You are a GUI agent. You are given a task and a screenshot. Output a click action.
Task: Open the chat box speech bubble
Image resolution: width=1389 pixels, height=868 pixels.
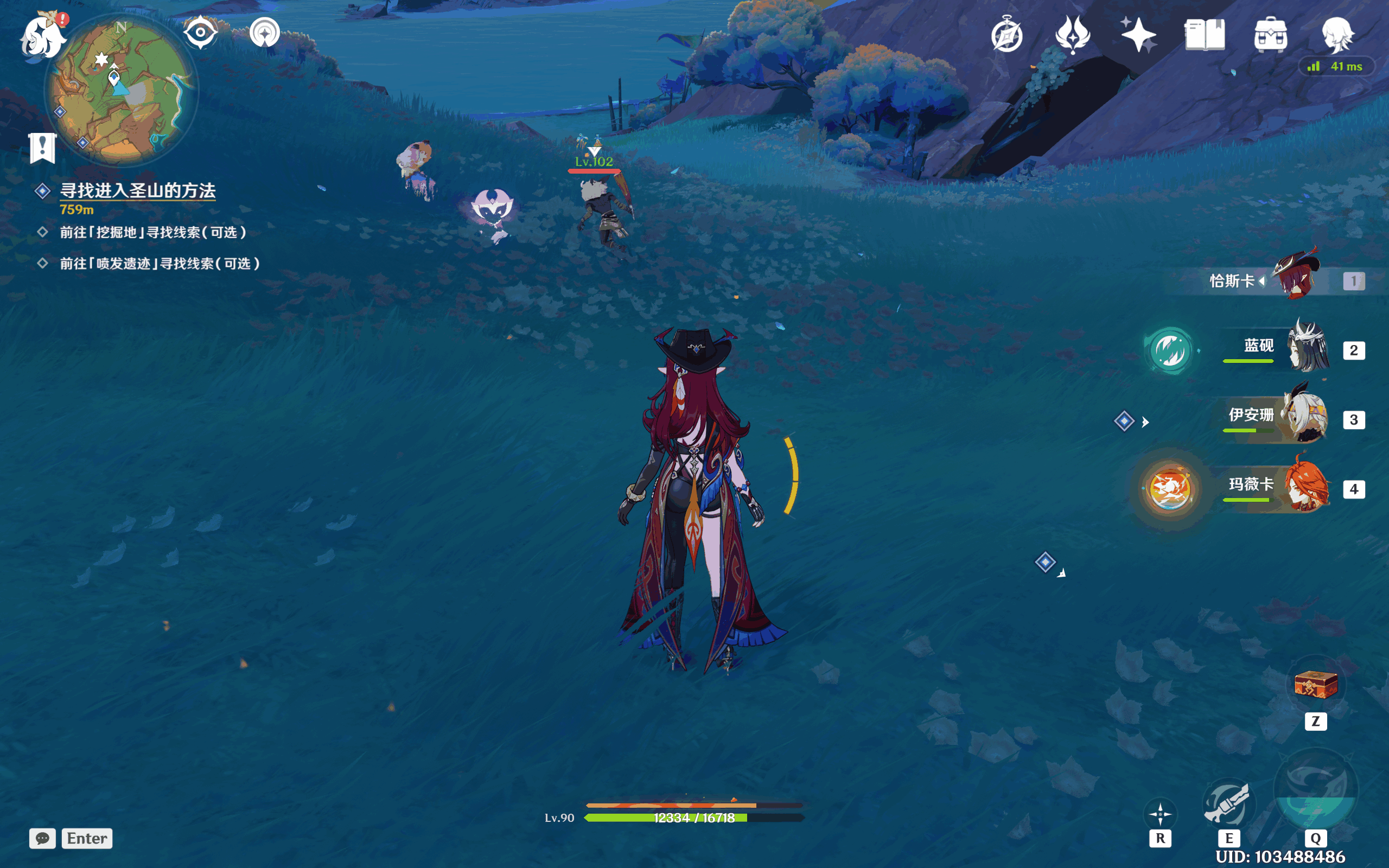point(42,838)
